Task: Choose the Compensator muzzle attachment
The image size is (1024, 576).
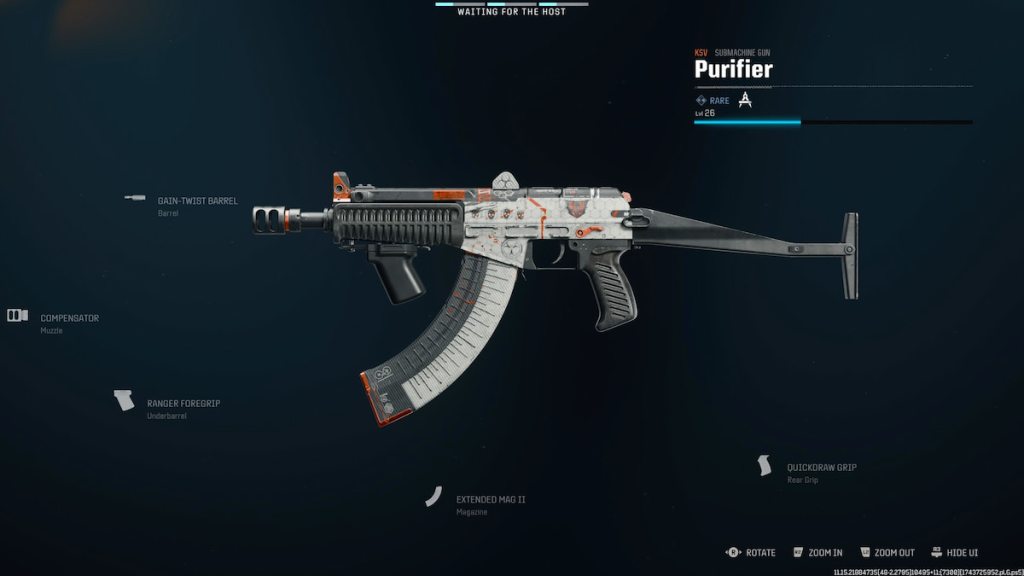Action: (69, 318)
